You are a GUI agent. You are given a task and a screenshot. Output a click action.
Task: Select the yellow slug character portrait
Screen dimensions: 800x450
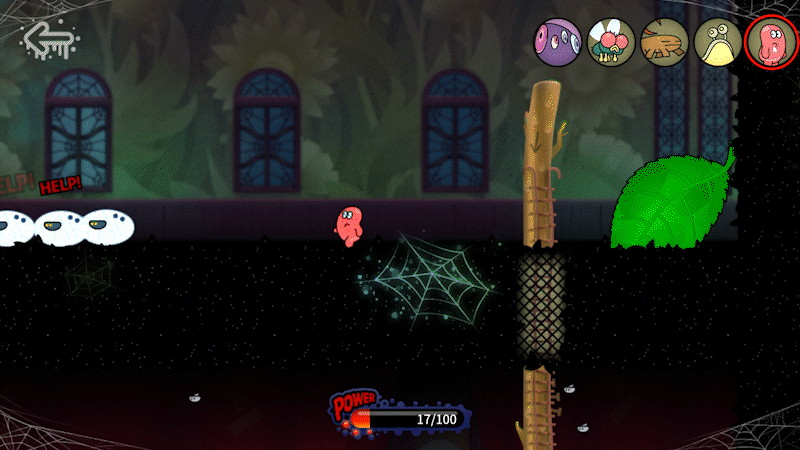717,44
